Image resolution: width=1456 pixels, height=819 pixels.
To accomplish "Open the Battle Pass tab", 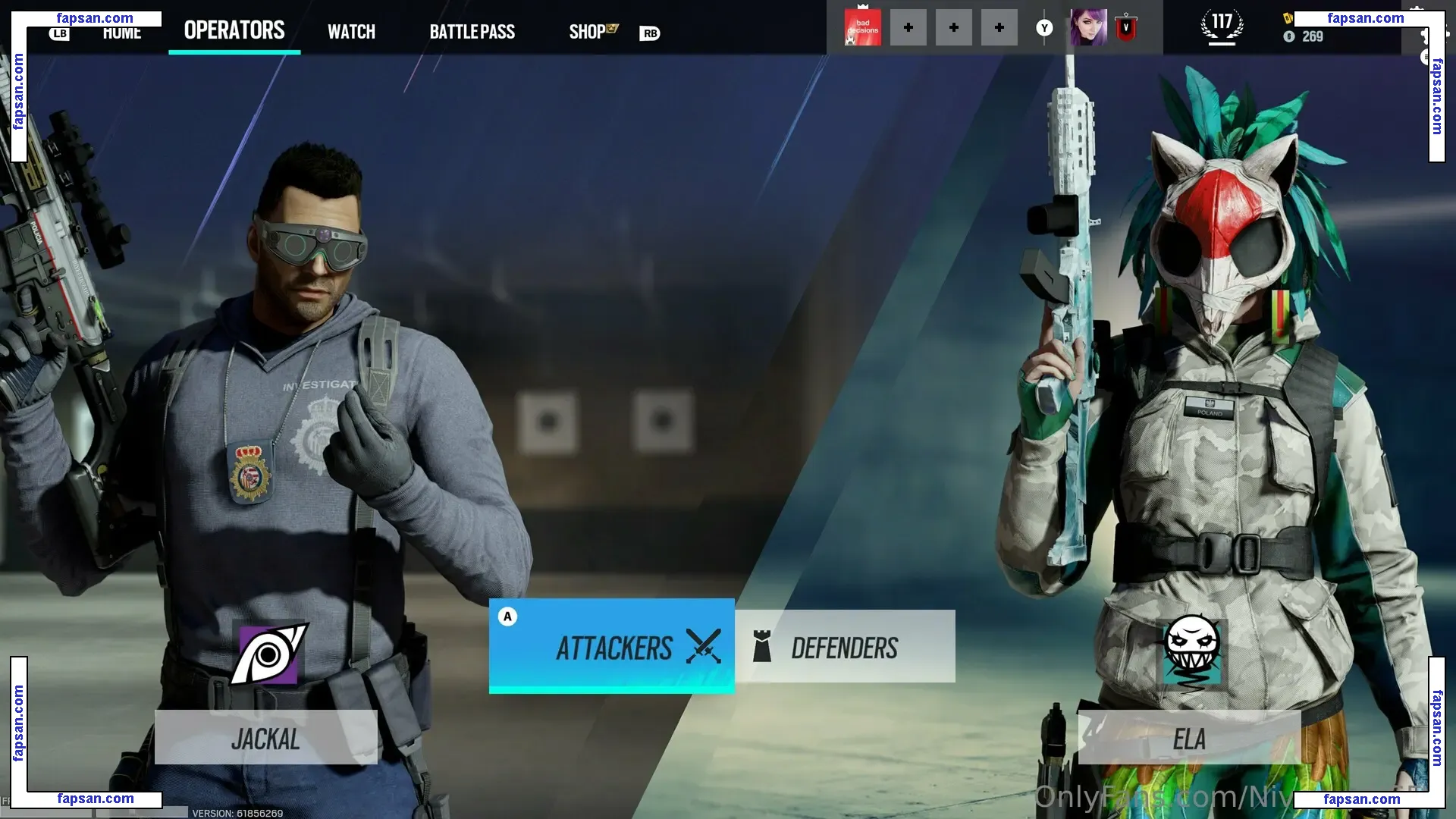I will click(472, 32).
